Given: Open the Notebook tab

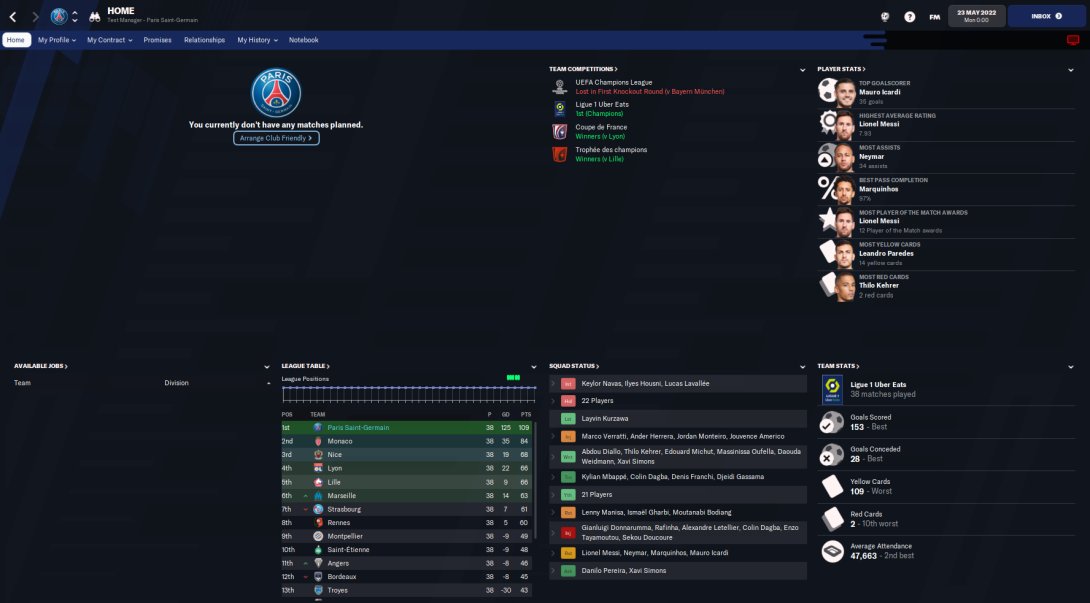Looking at the screenshot, I should (303, 40).
